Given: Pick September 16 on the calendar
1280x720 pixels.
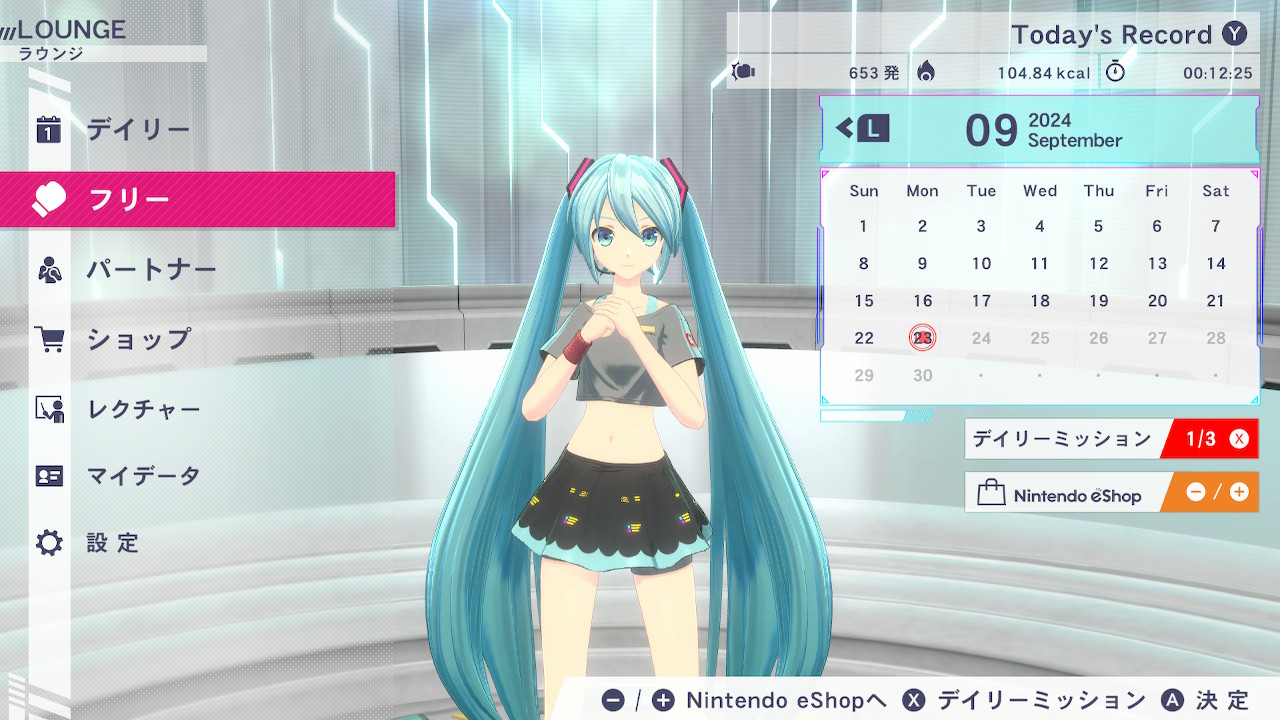Looking at the screenshot, I should 922,301.
